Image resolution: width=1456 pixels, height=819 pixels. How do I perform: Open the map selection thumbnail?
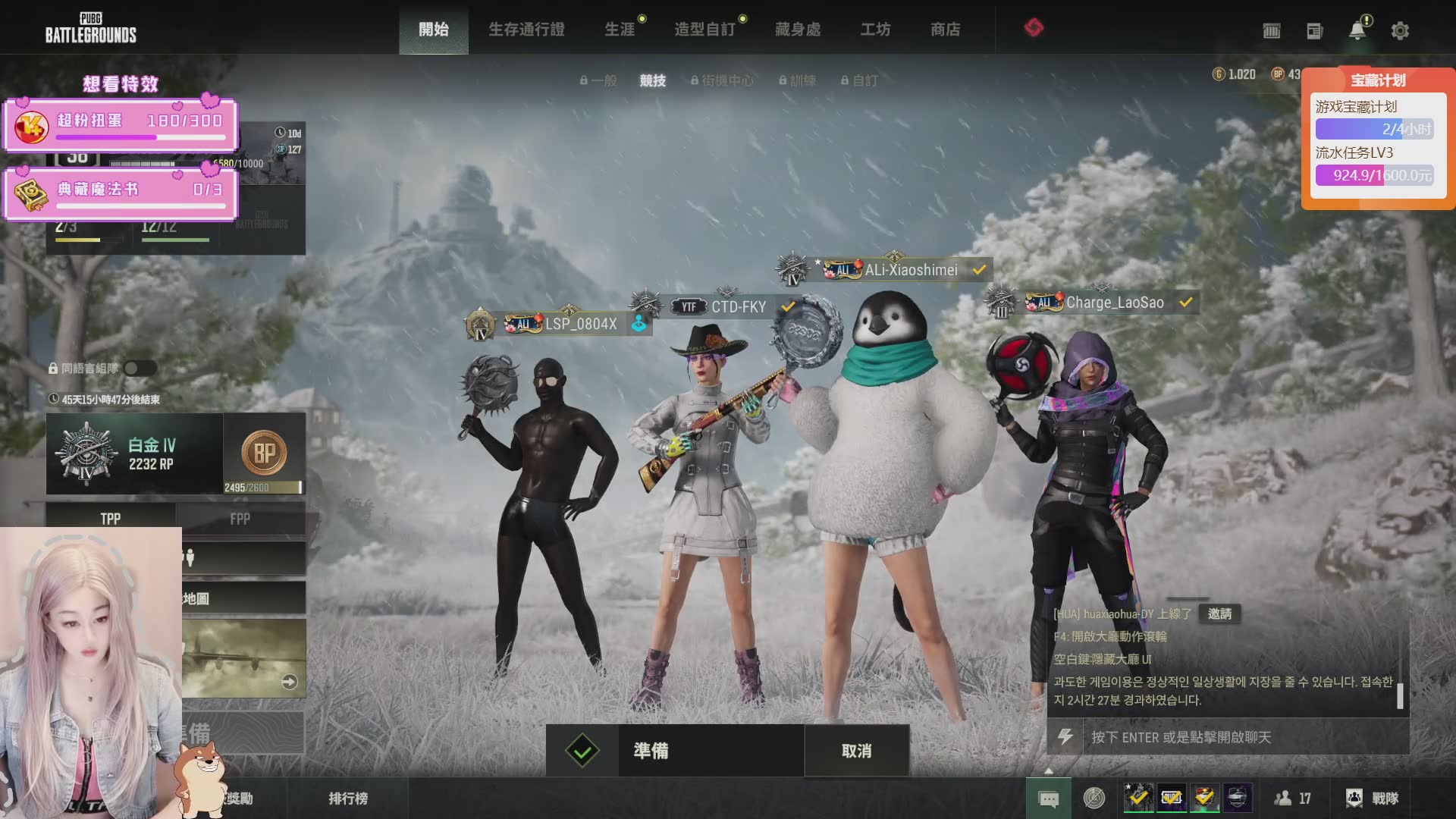(x=243, y=658)
